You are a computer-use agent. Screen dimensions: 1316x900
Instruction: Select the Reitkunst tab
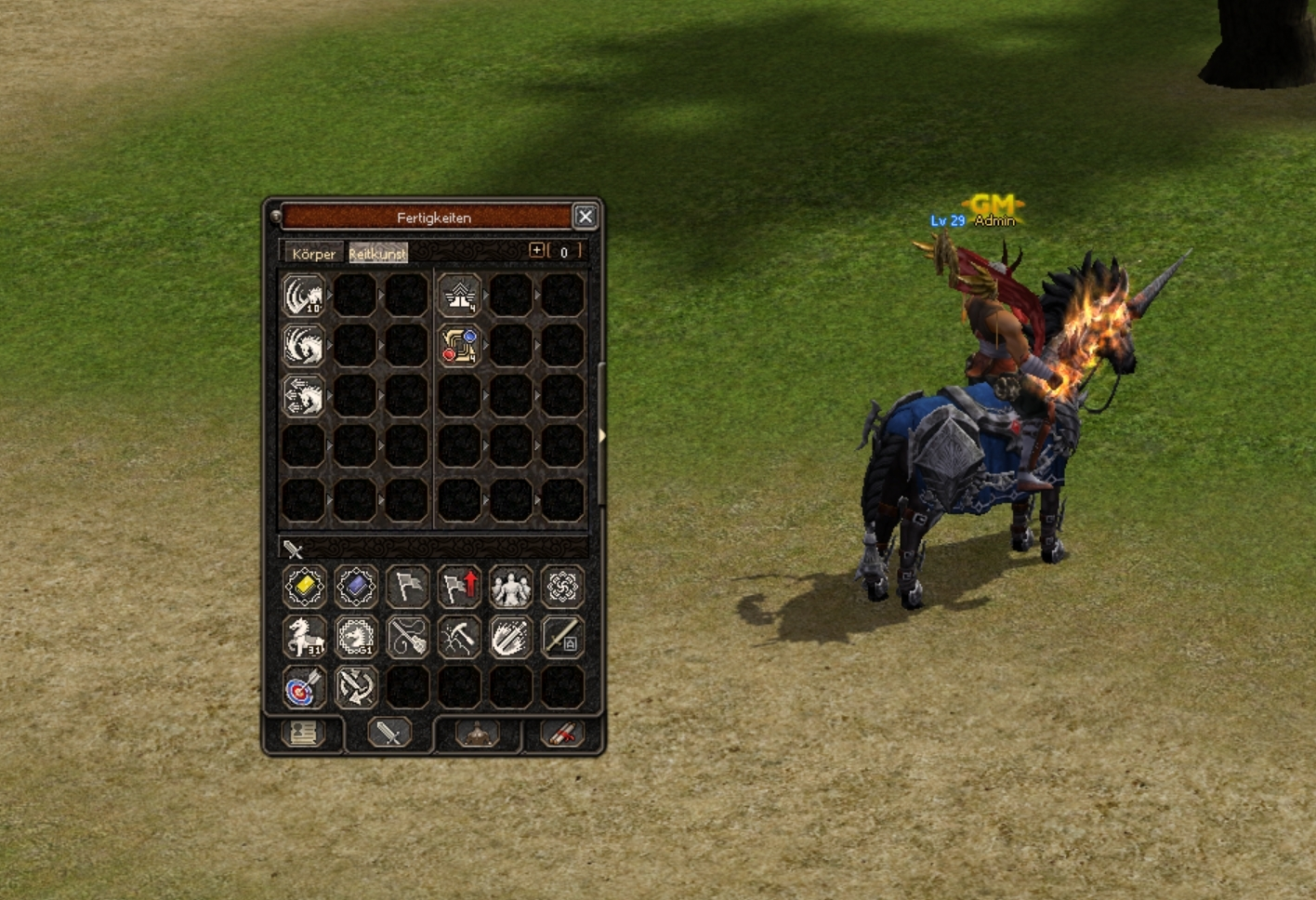[377, 253]
